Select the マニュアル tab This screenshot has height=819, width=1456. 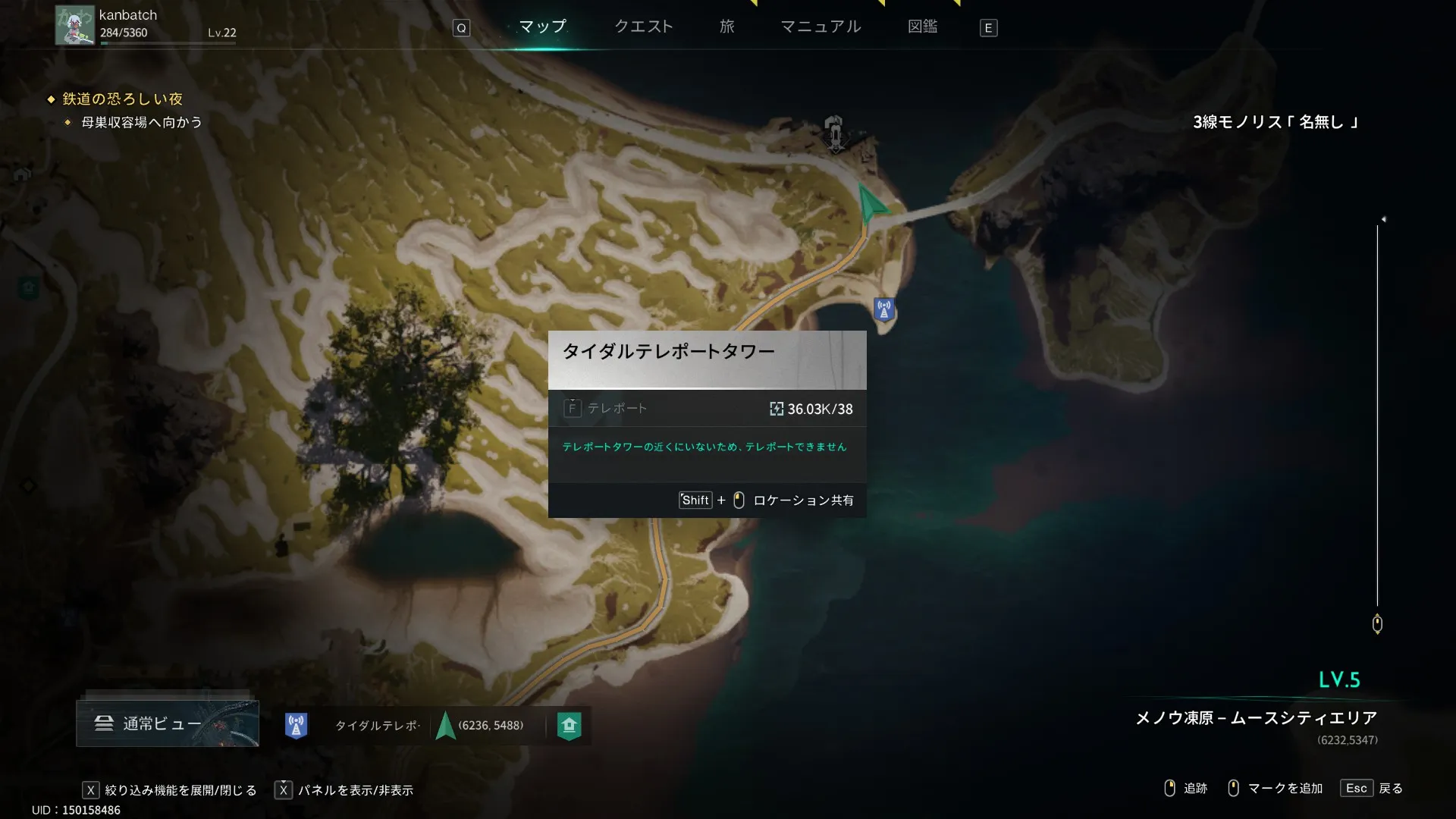821,27
